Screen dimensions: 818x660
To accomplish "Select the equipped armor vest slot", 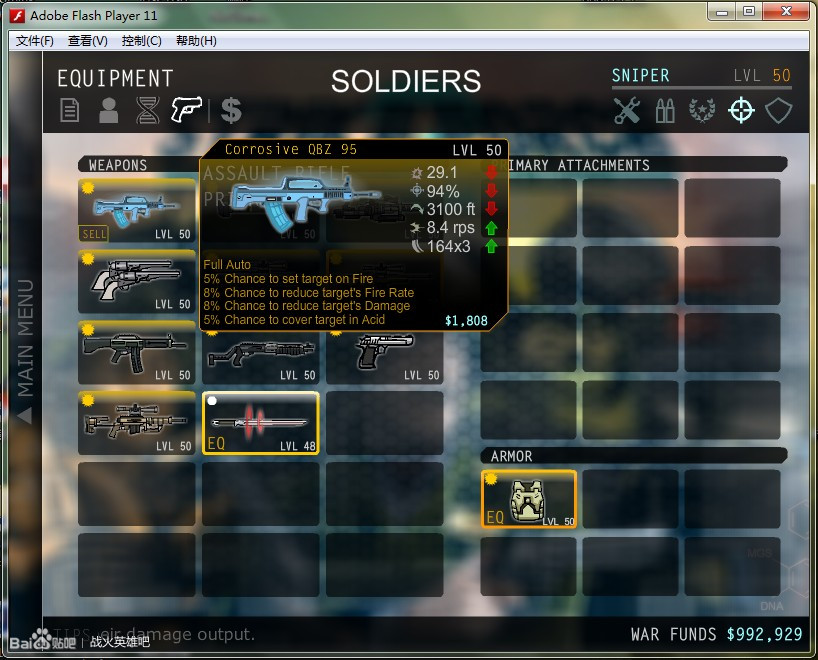I will tap(529, 499).
